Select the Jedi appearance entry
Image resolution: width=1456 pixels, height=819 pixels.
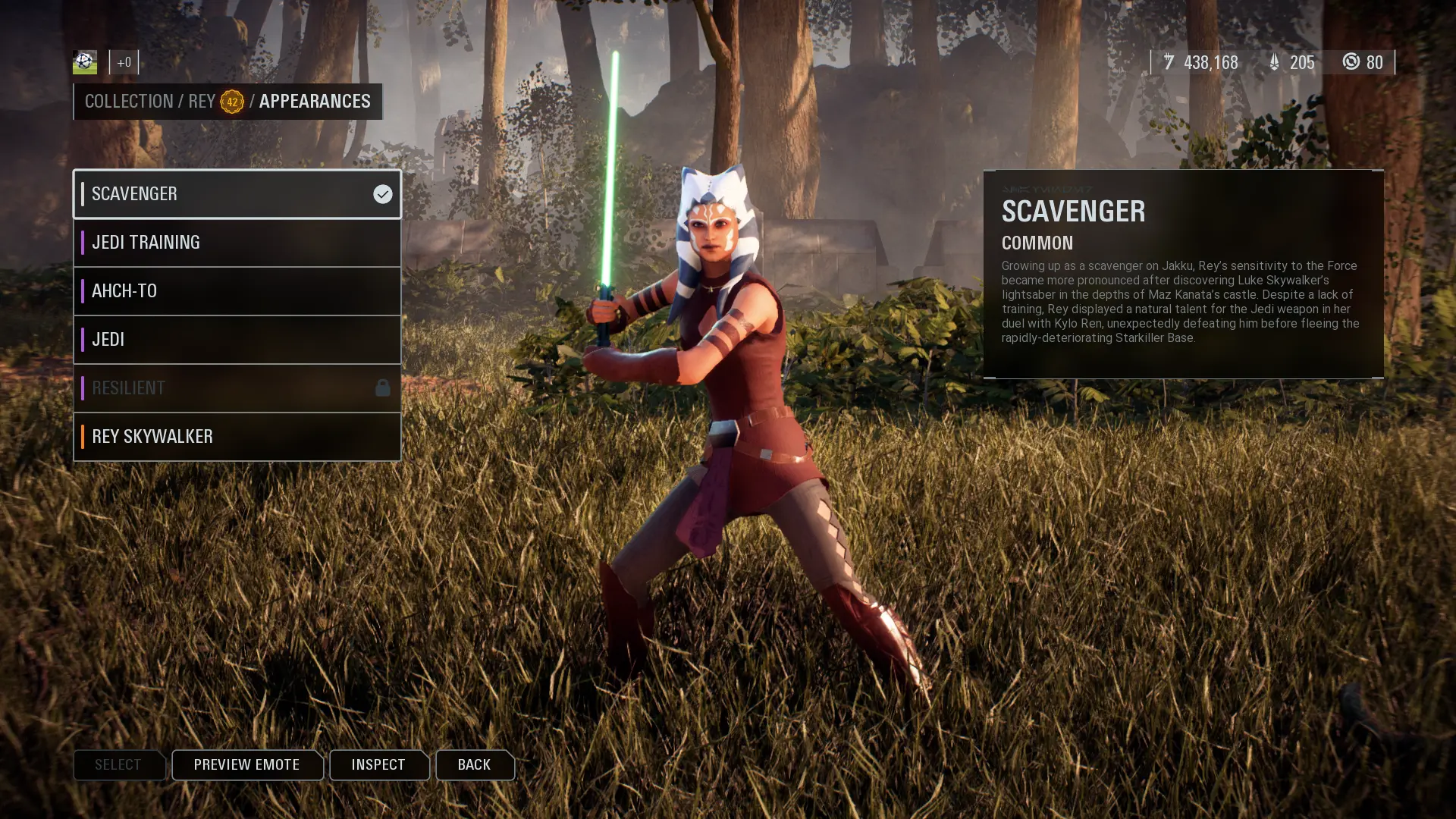click(x=237, y=340)
